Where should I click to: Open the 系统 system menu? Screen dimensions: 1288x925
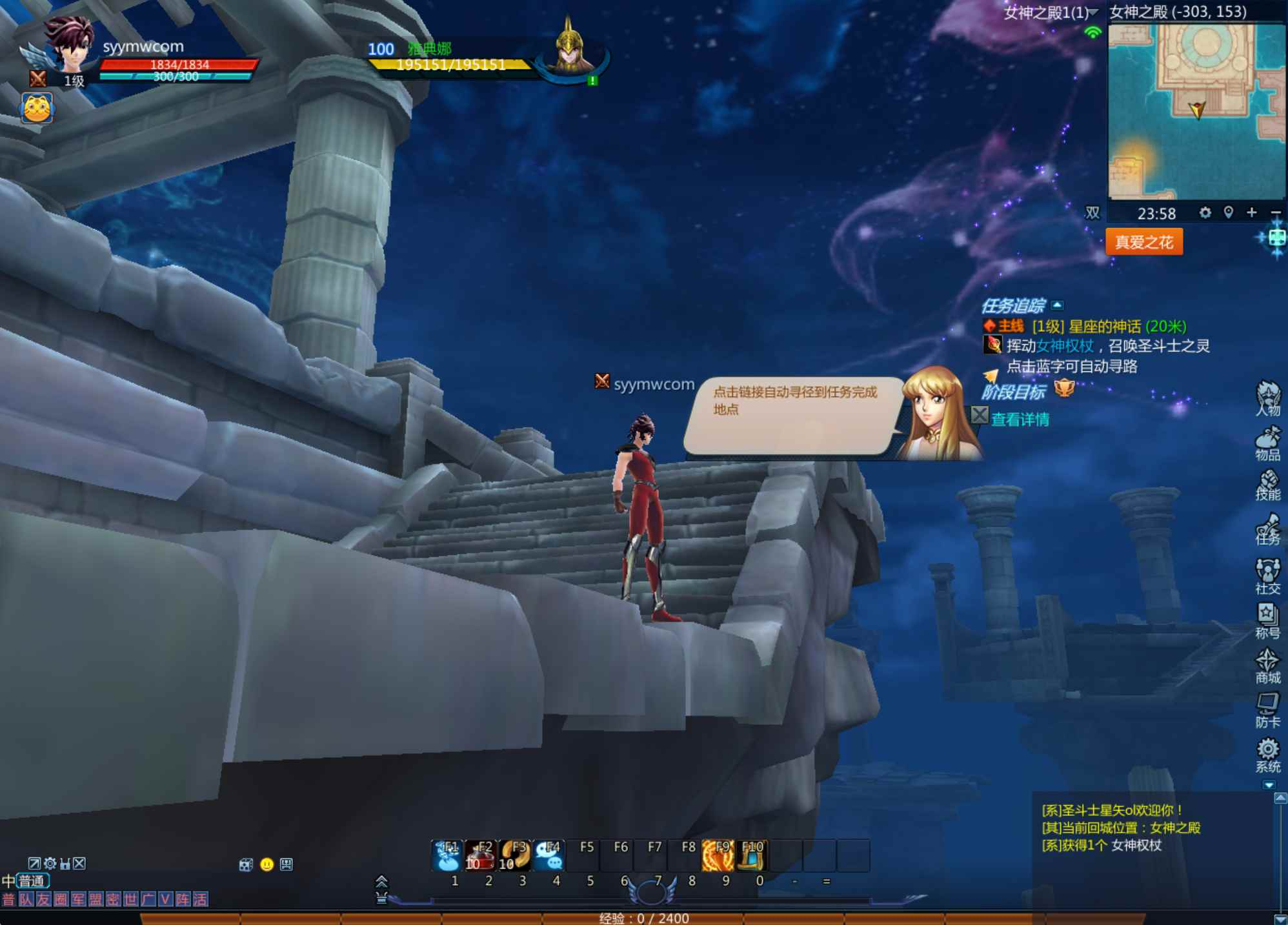tap(1267, 755)
